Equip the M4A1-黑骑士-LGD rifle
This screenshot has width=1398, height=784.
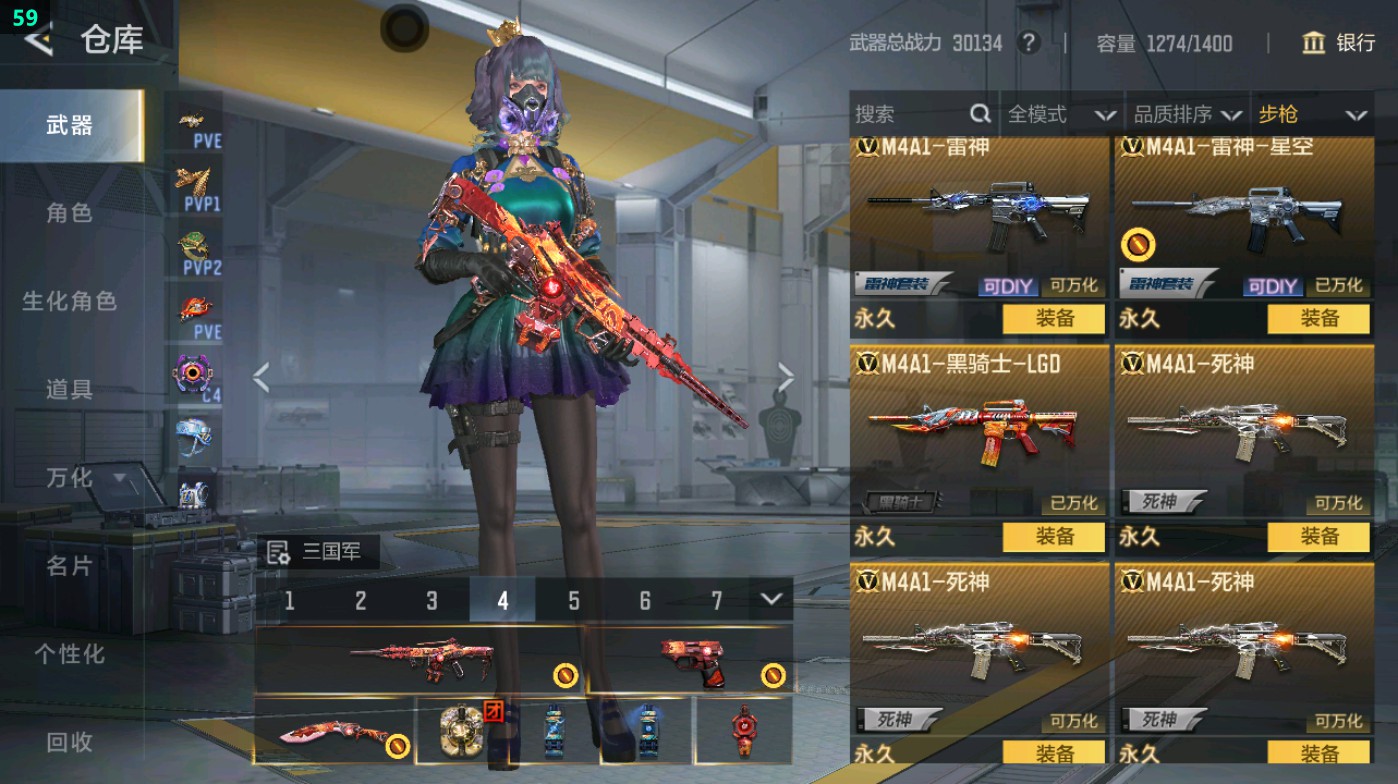[1054, 537]
